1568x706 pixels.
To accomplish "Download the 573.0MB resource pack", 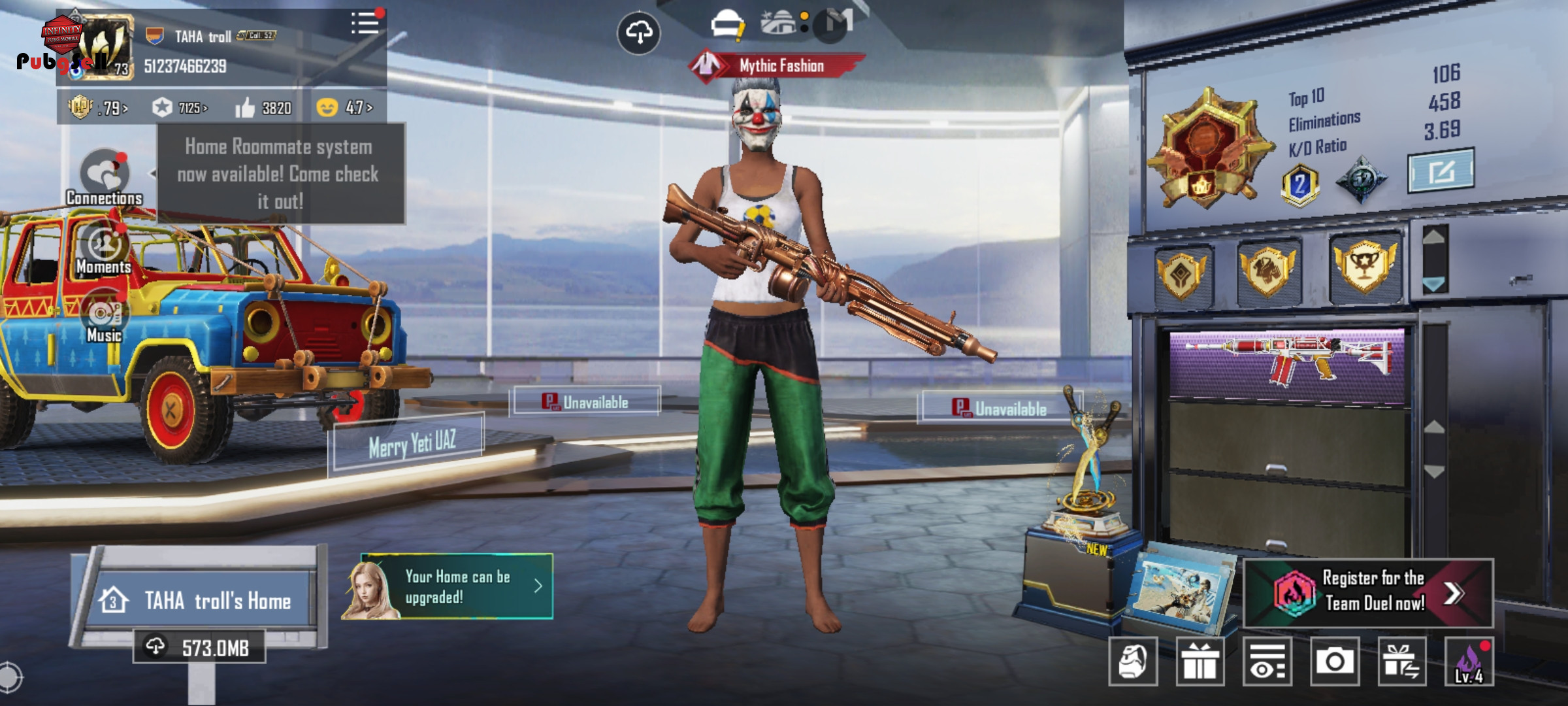I will [x=199, y=647].
